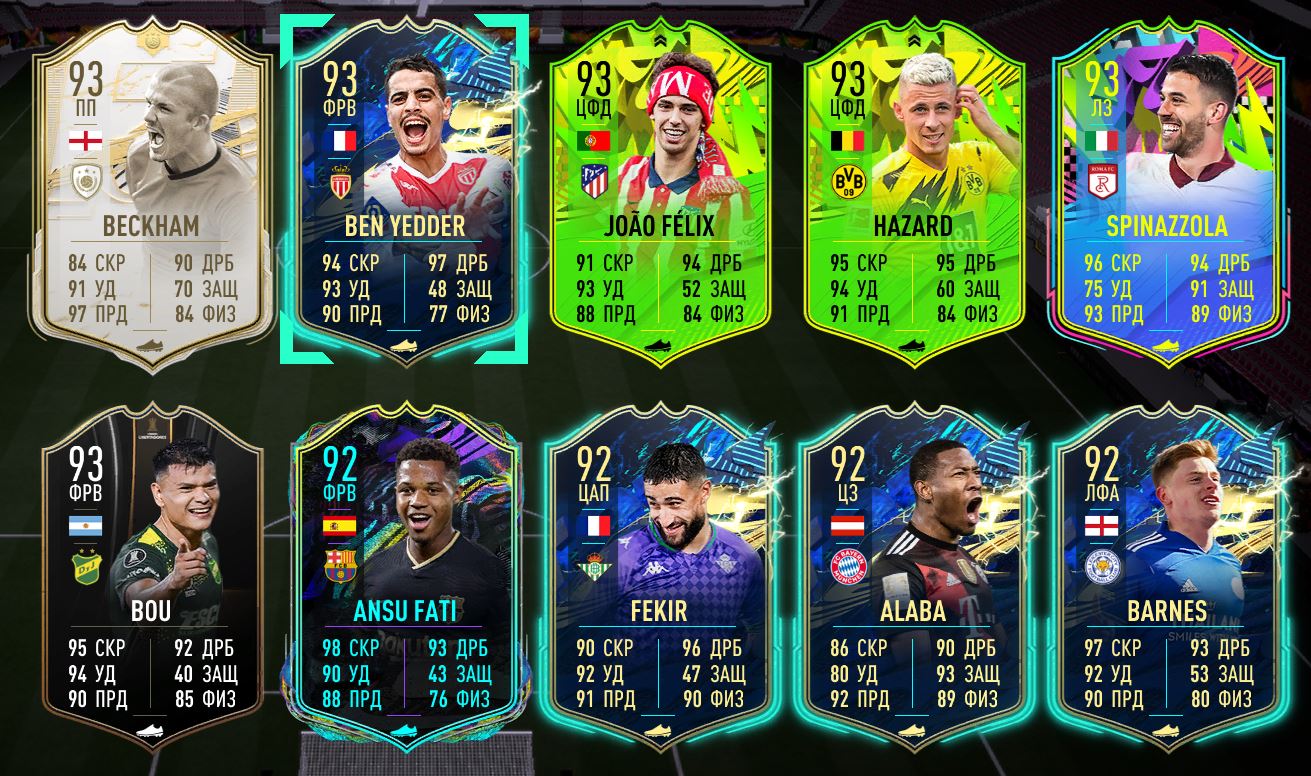Image resolution: width=1311 pixels, height=776 pixels.
Task: Click the England flag on Beckham's card
Action: pos(88,142)
